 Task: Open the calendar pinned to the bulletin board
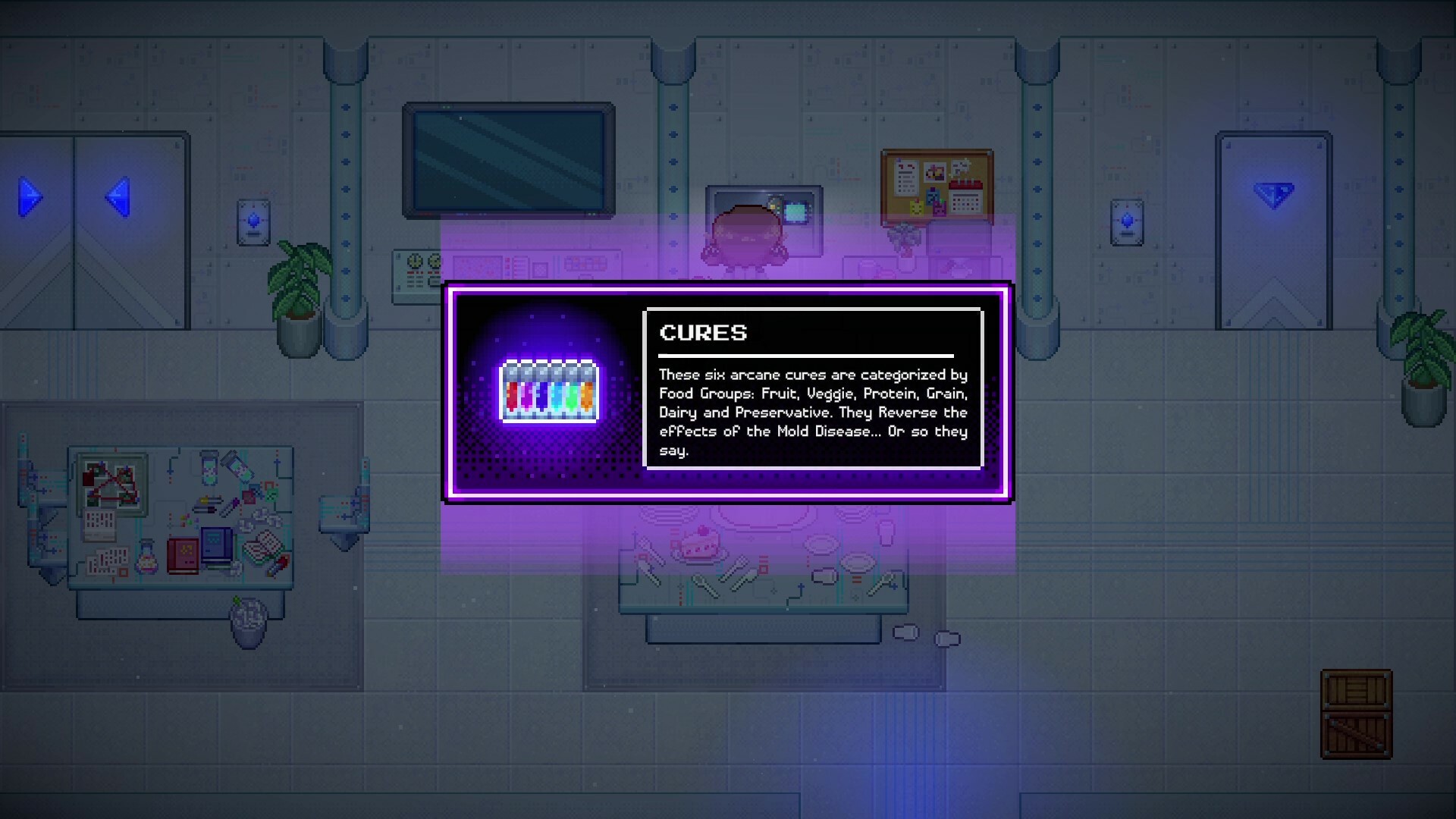point(965,201)
